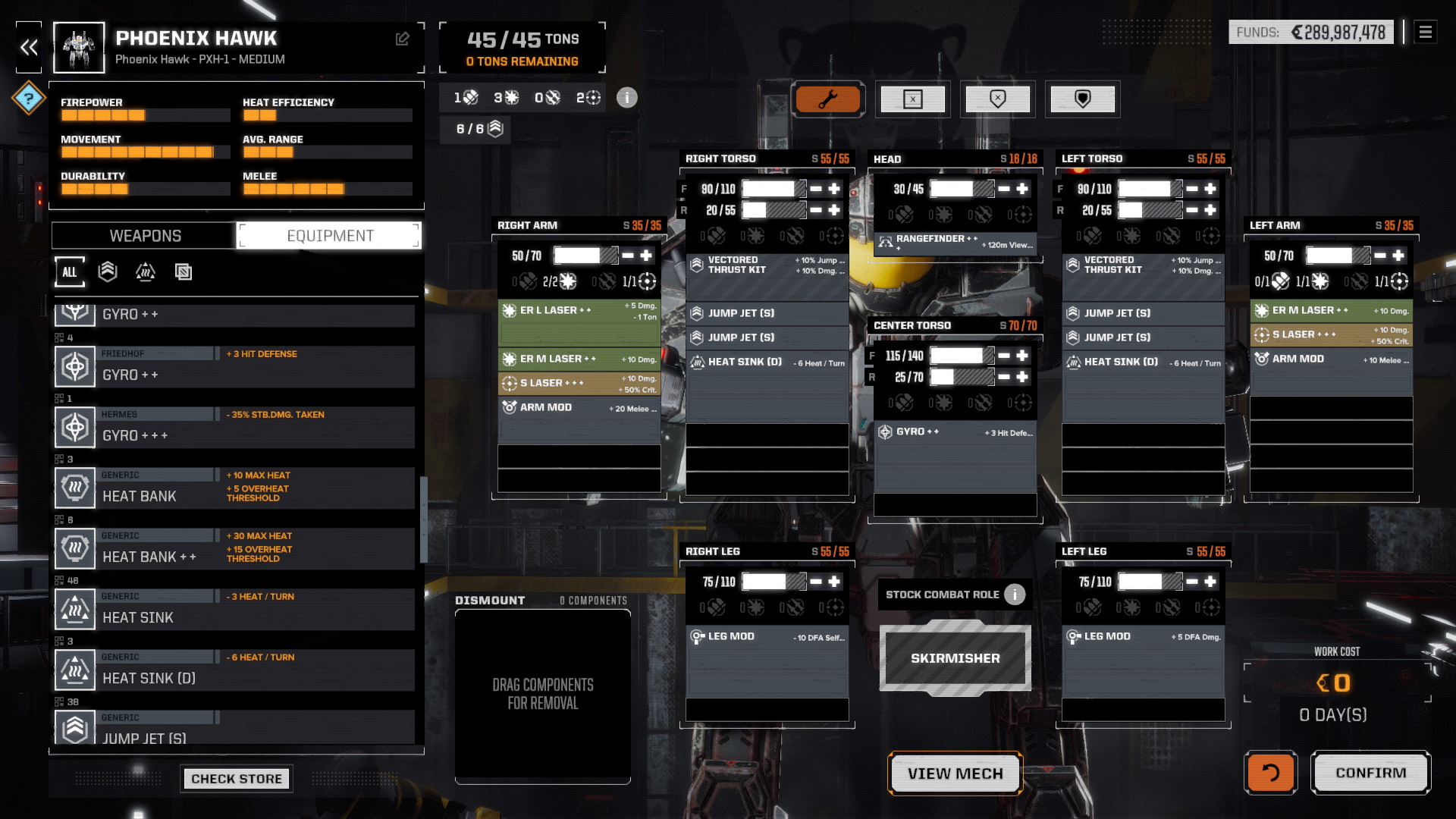Open the hamburger menu beside funds
The image size is (1456, 819).
pyautogui.click(x=1426, y=32)
